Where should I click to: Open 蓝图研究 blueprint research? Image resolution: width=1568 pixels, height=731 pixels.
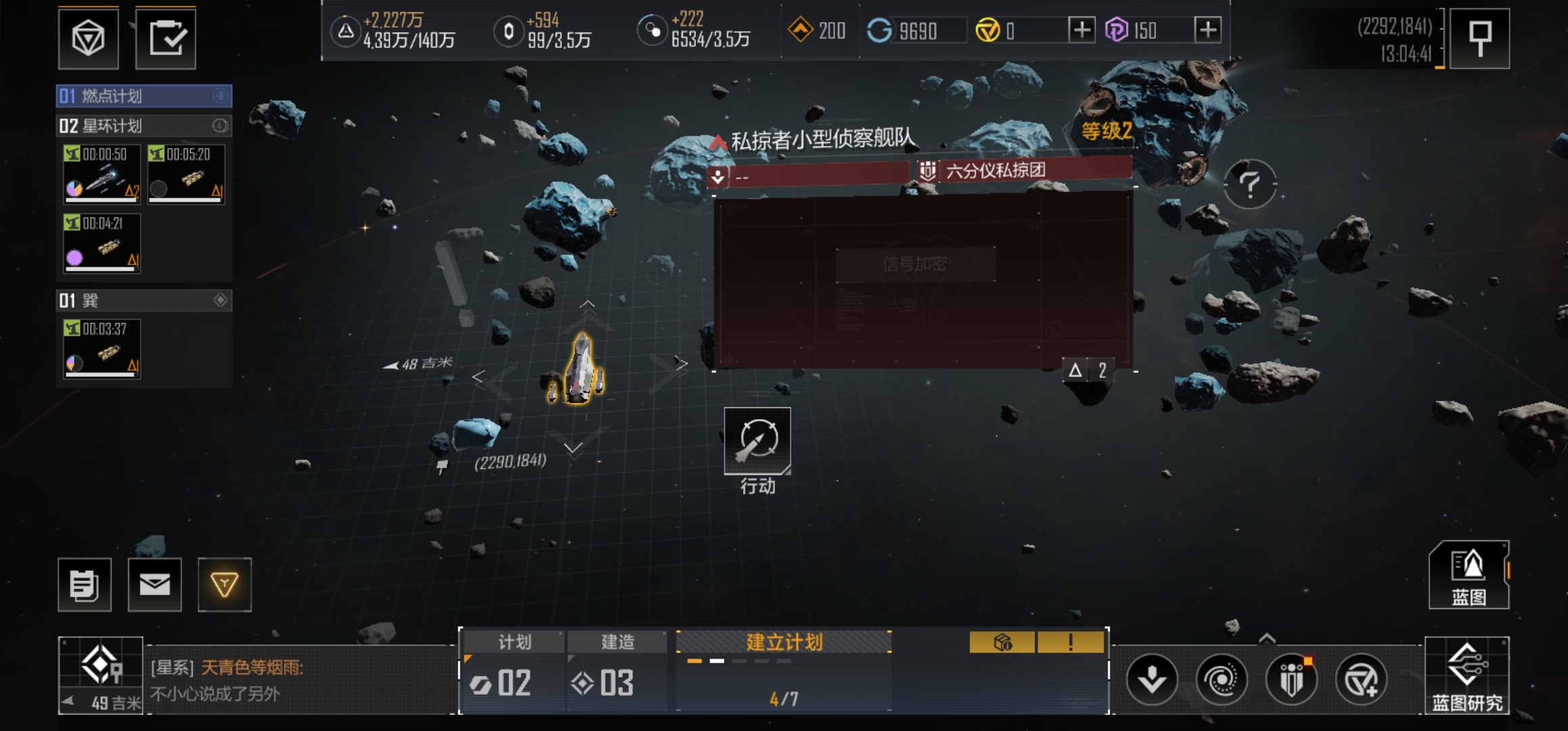point(1466,675)
